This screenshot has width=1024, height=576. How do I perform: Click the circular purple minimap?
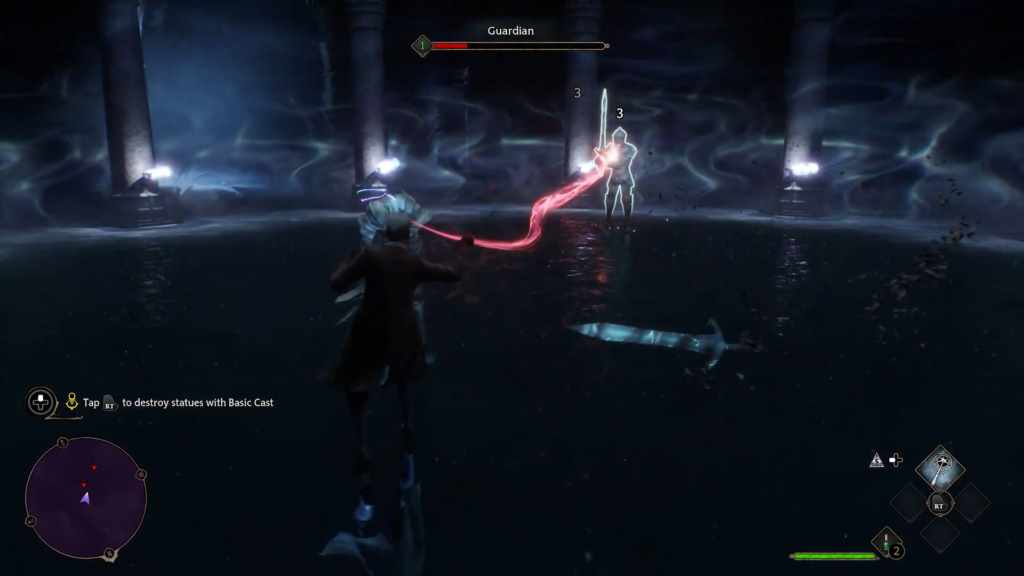(x=85, y=497)
